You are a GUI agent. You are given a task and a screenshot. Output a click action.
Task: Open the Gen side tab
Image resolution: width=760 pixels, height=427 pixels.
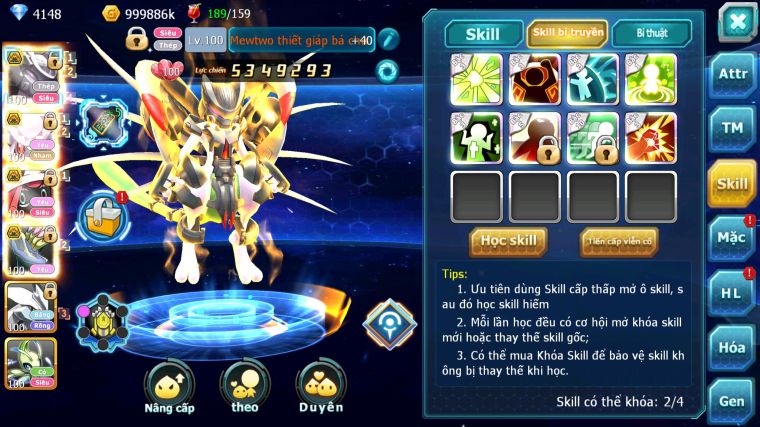coord(732,400)
